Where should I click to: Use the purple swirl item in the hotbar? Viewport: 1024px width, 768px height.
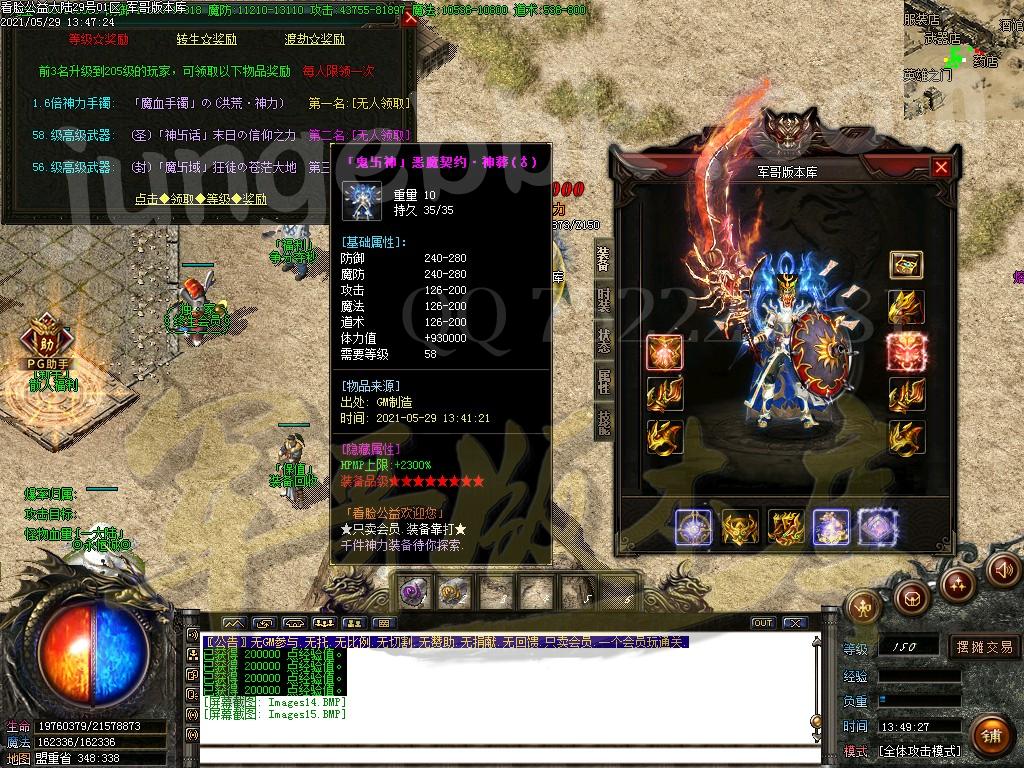(413, 592)
